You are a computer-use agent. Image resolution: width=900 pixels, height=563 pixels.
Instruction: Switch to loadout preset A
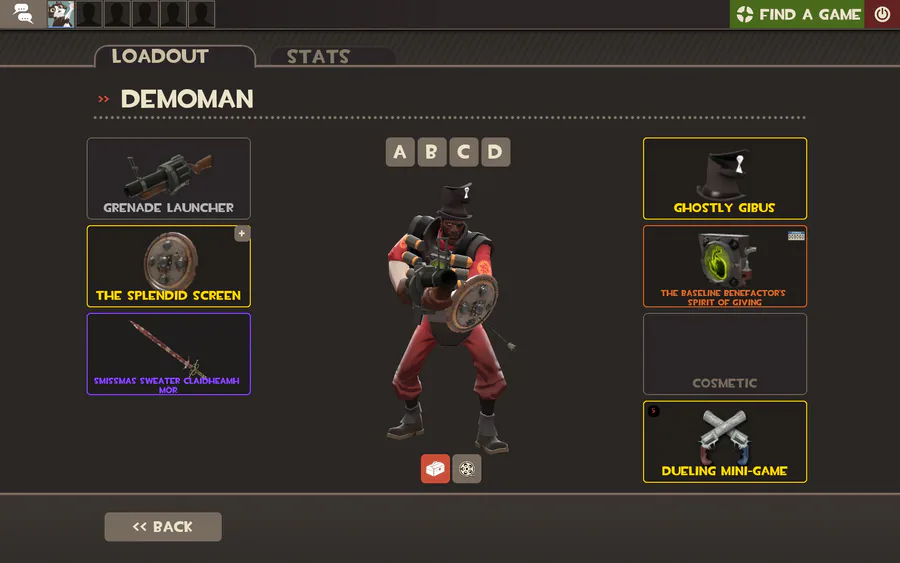click(400, 152)
